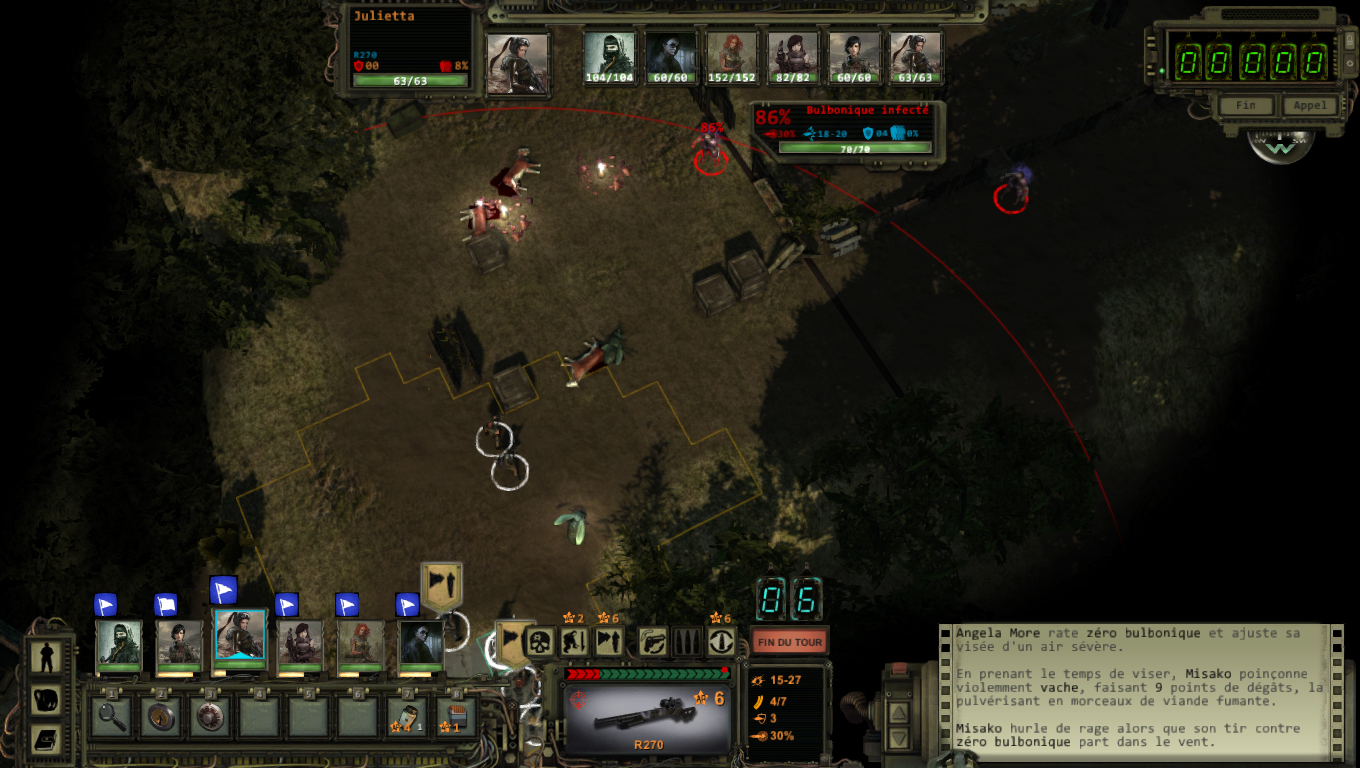
Task: Activate the pistol-in-hand weapon swap icon
Action: tap(652, 642)
